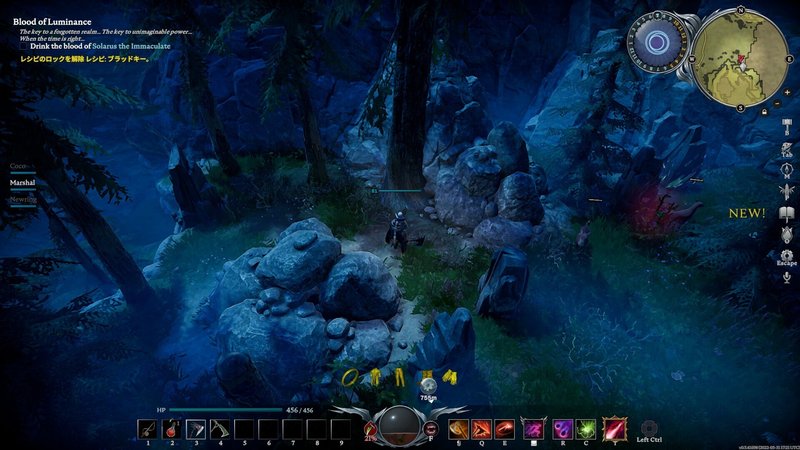Viewport: 800px width, 450px height.
Task: Select the axe in hotbar slot 3
Action: [196, 429]
